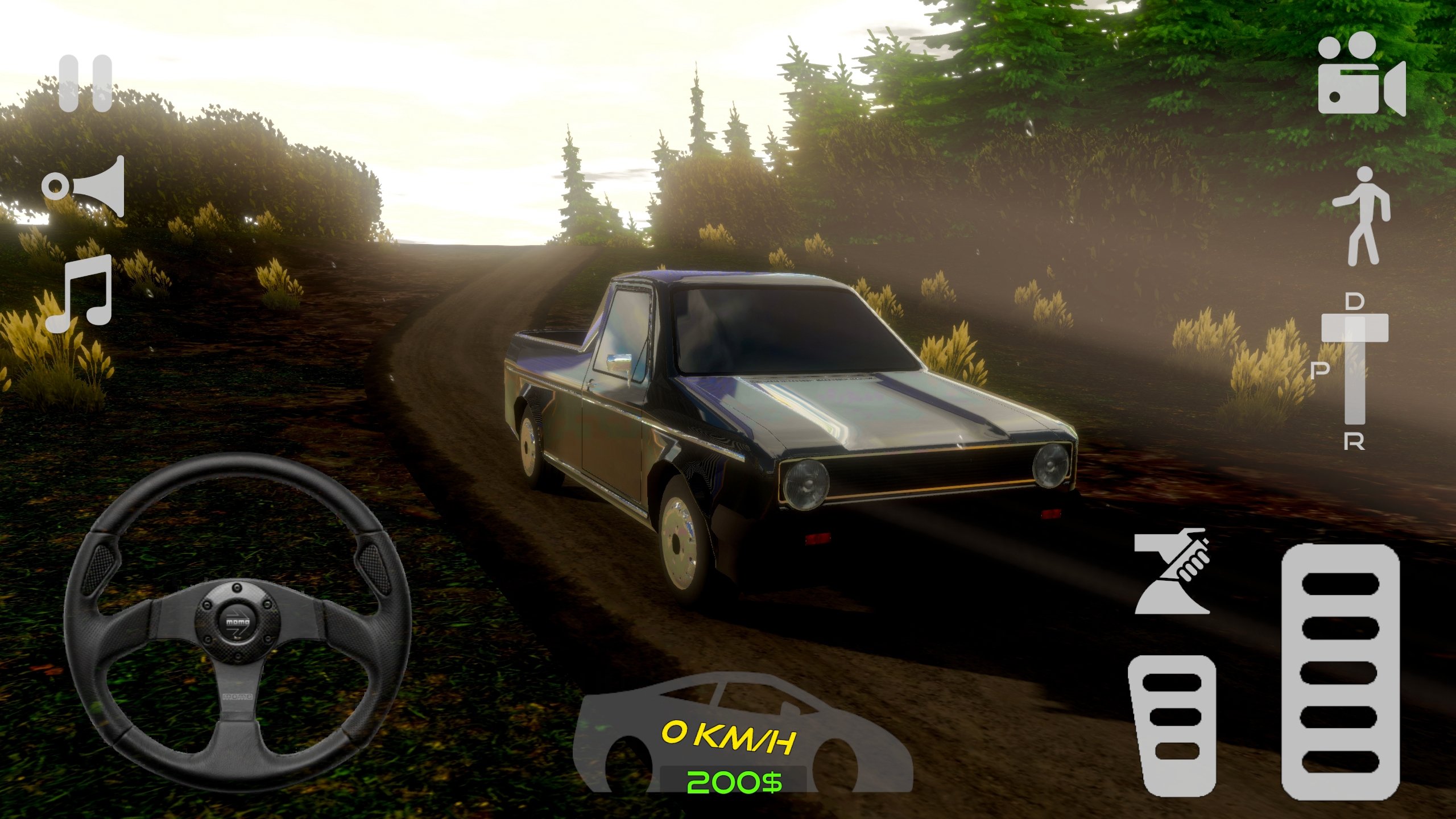
Task: Shift gear to R (reverse)
Action: point(1354,441)
